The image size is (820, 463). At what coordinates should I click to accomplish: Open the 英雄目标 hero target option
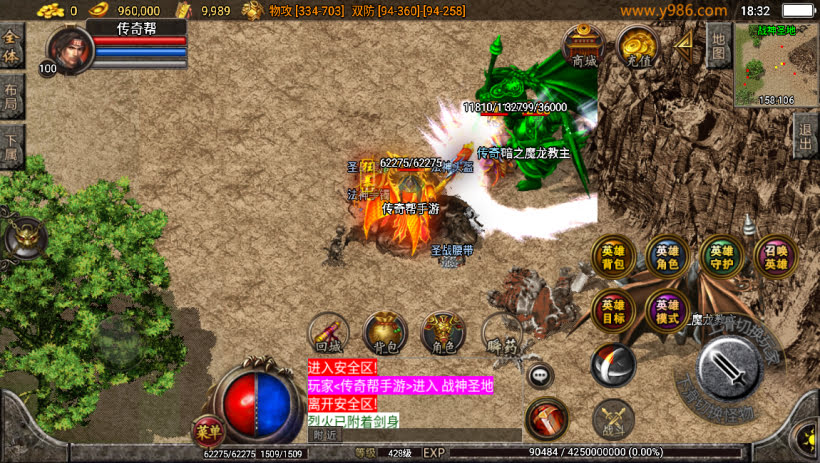612,310
